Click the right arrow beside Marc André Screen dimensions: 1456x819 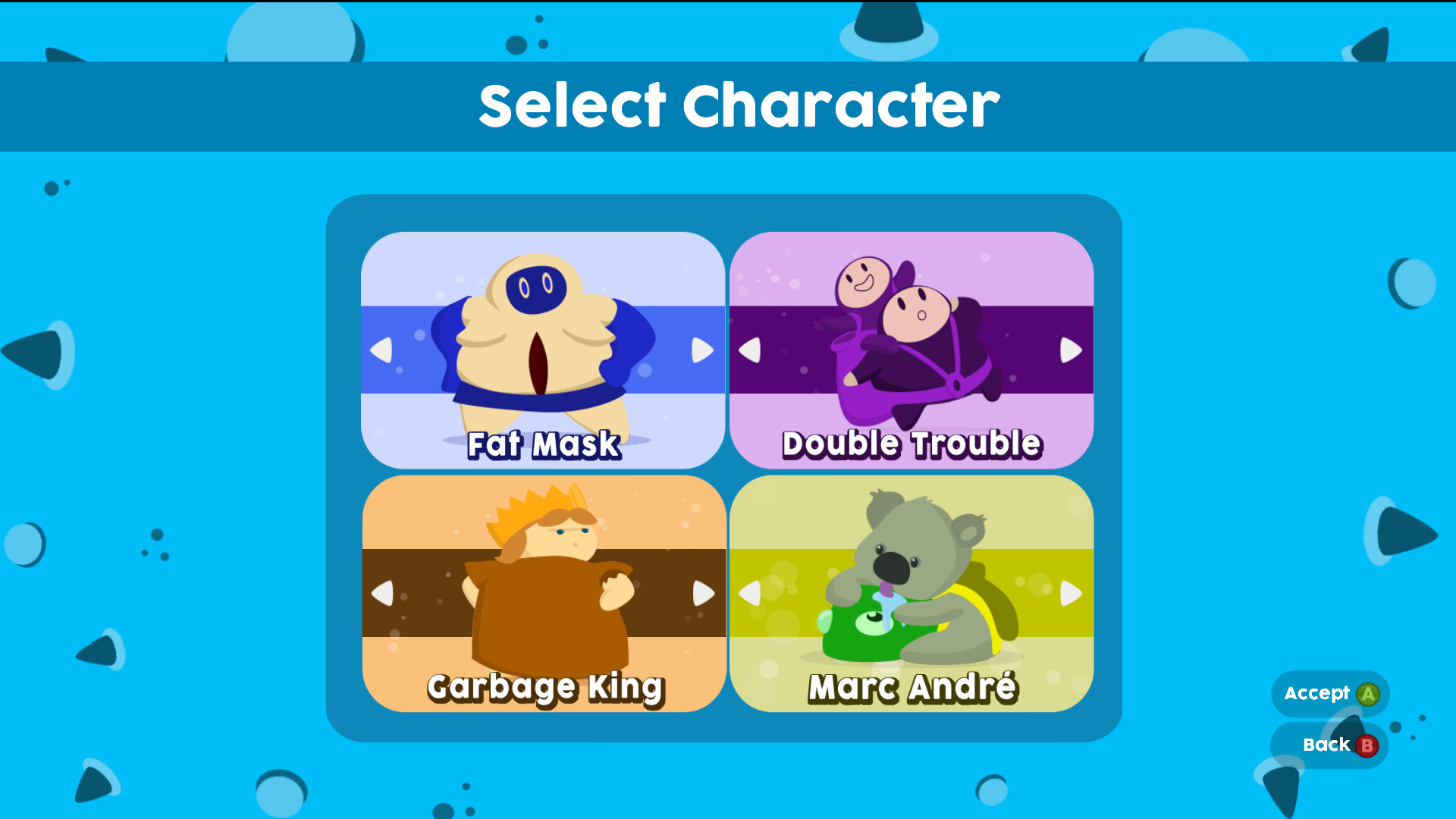(x=1072, y=594)
